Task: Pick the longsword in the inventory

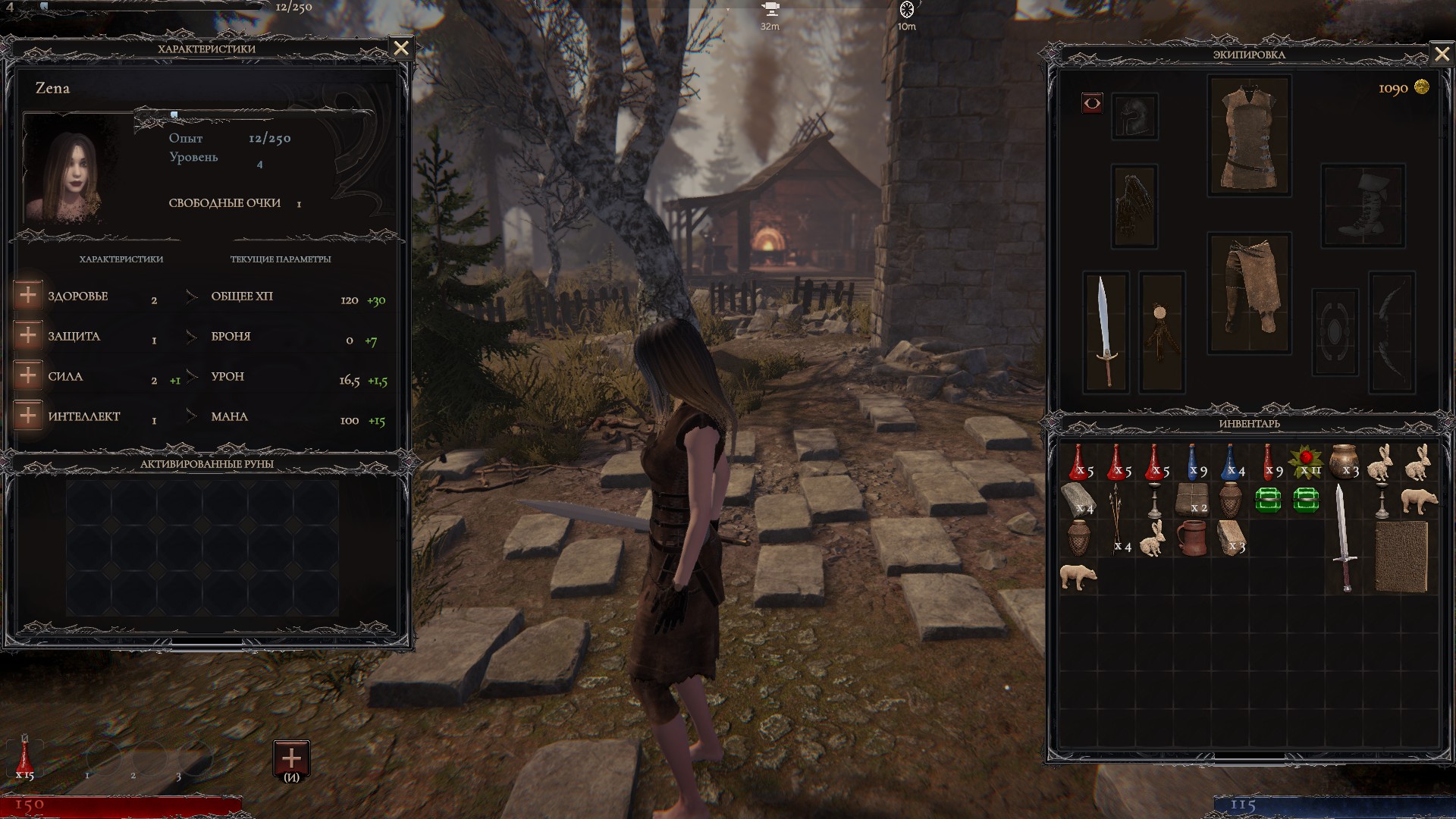Action: [x=1344, y=538]
